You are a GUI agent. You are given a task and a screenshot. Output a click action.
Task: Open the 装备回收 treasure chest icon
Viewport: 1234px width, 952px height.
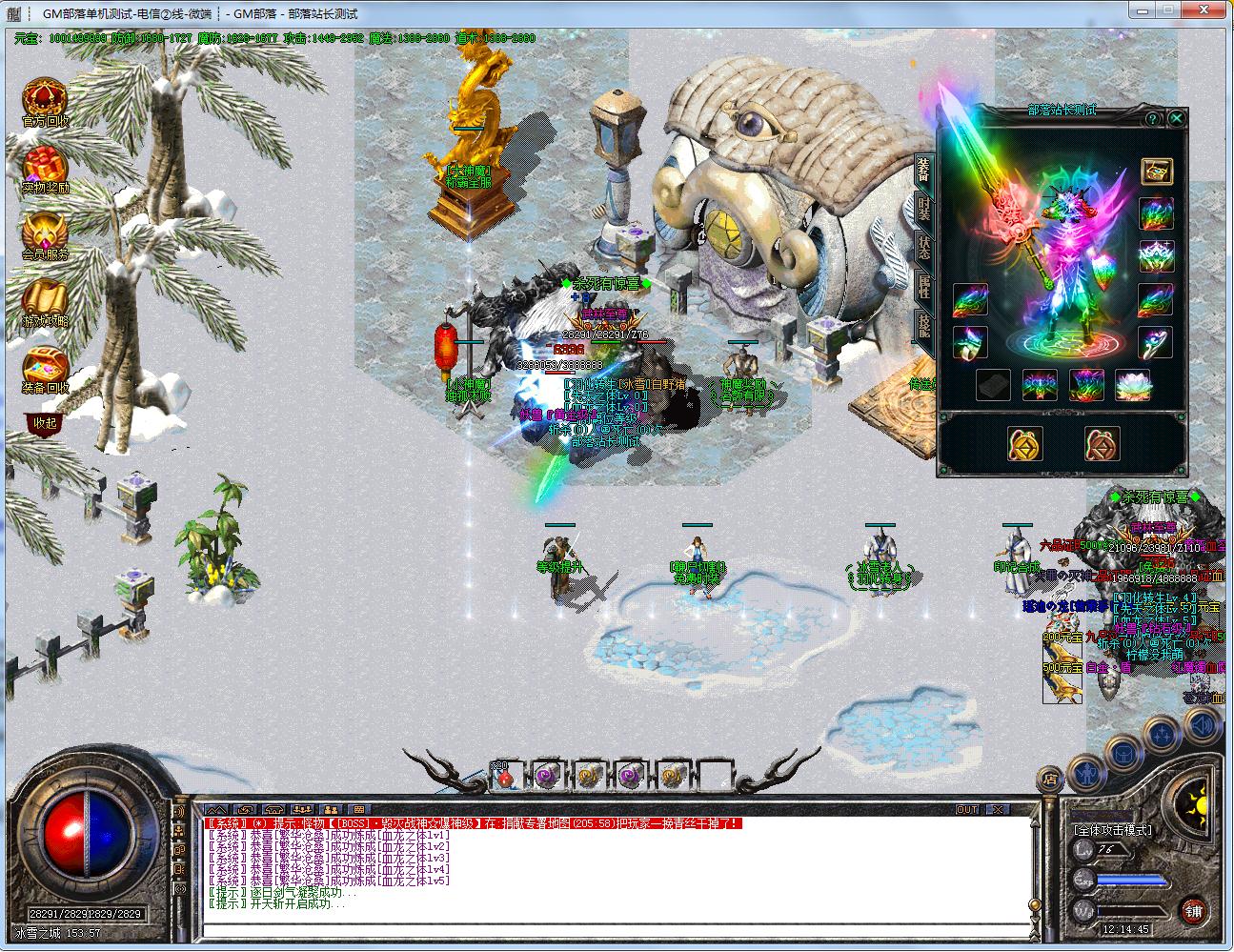44,365
